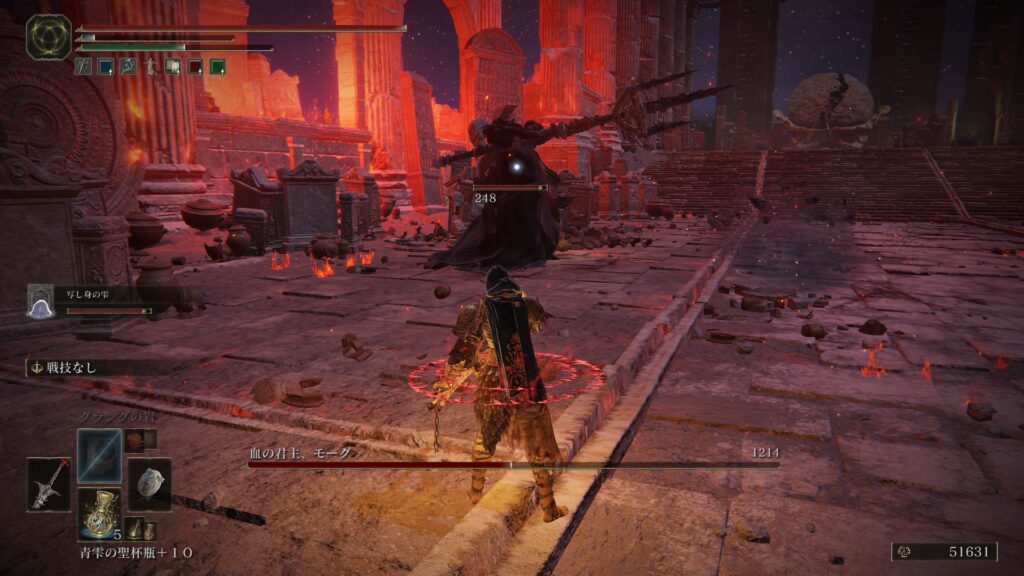
Task: Click the left-hand spiked weapon slot
Action: point(49,484)
